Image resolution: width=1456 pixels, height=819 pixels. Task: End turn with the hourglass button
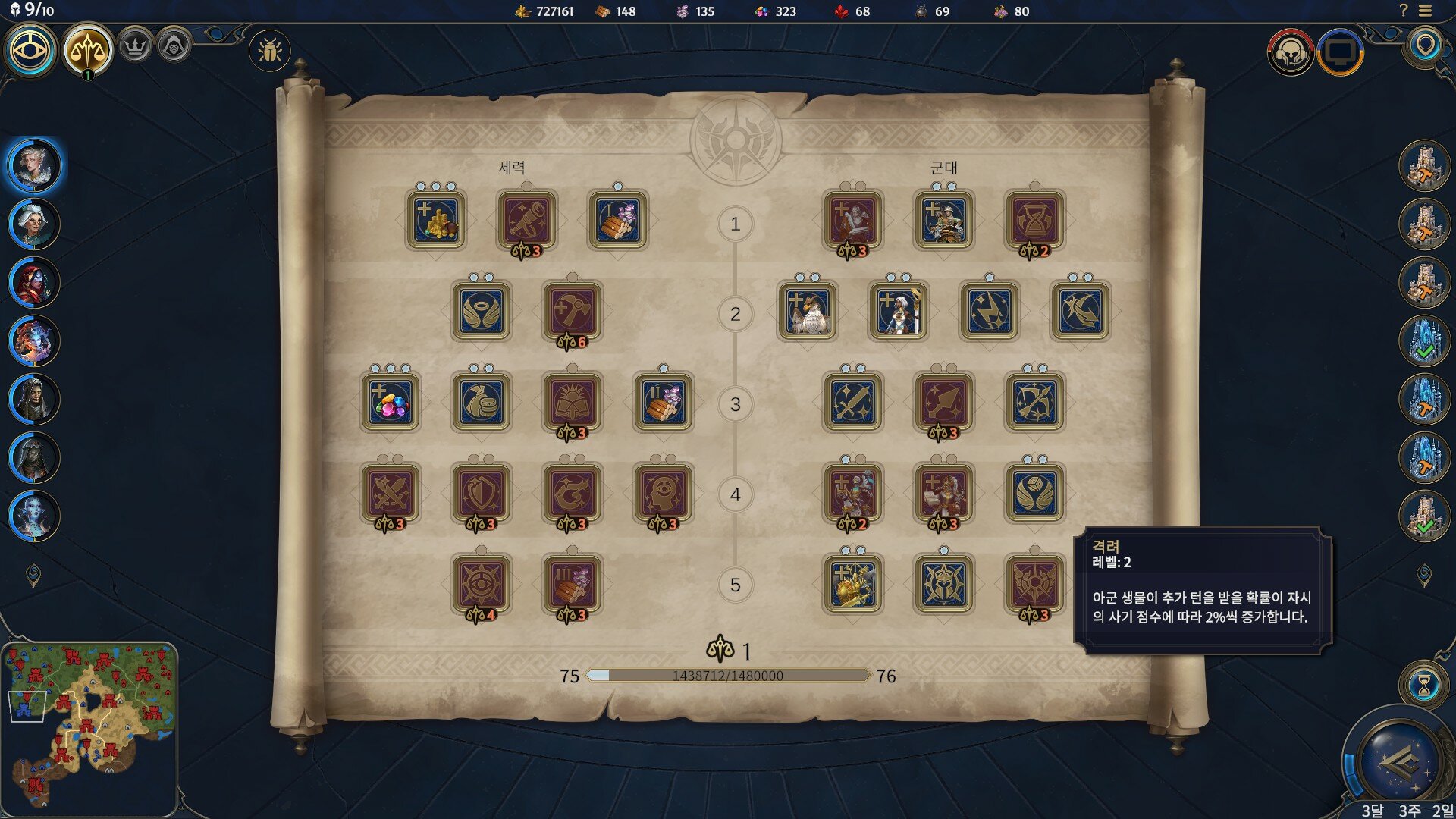1424,686
